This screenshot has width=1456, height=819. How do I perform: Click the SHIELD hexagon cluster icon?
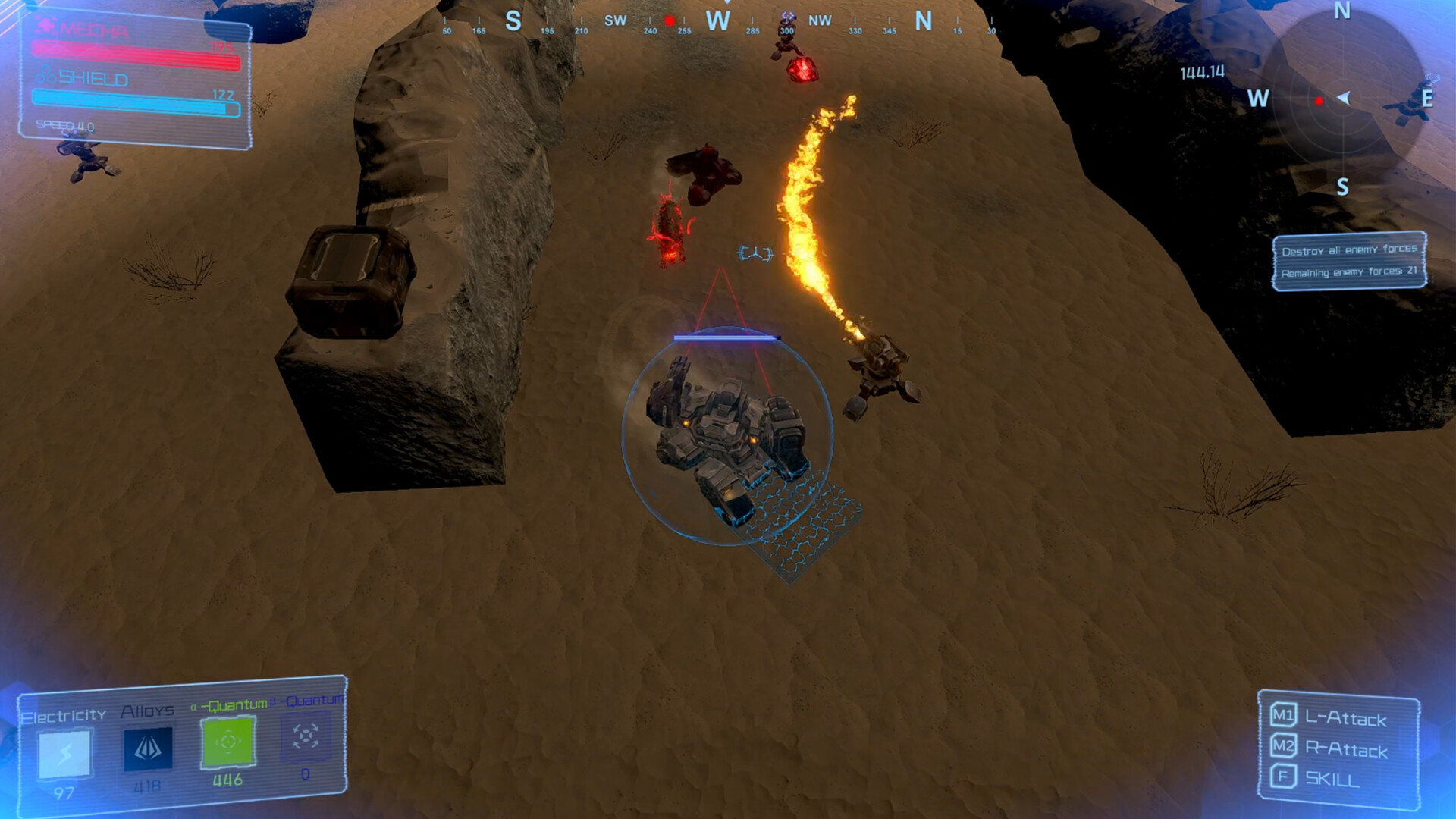click(45, 74)
